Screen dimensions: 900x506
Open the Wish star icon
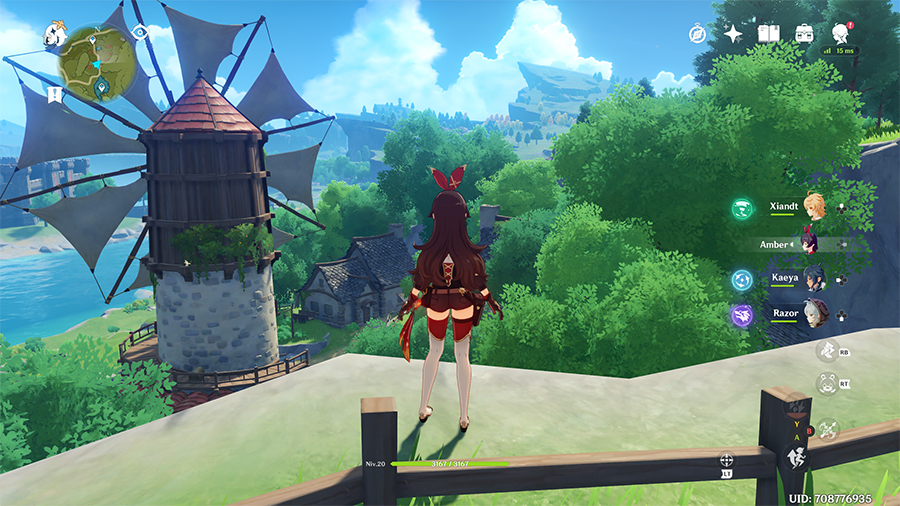click(x=733, y=34)
